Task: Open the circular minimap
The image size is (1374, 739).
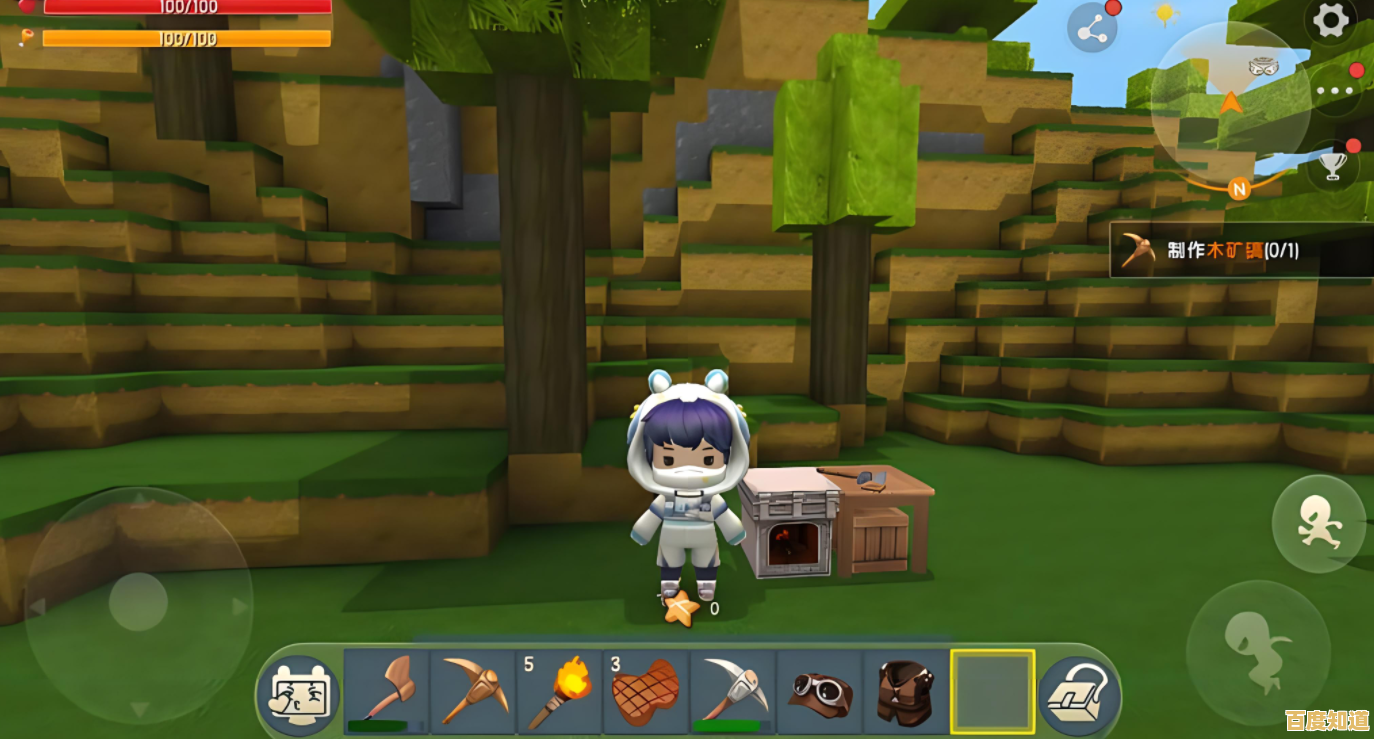Action: [1231, 101]
